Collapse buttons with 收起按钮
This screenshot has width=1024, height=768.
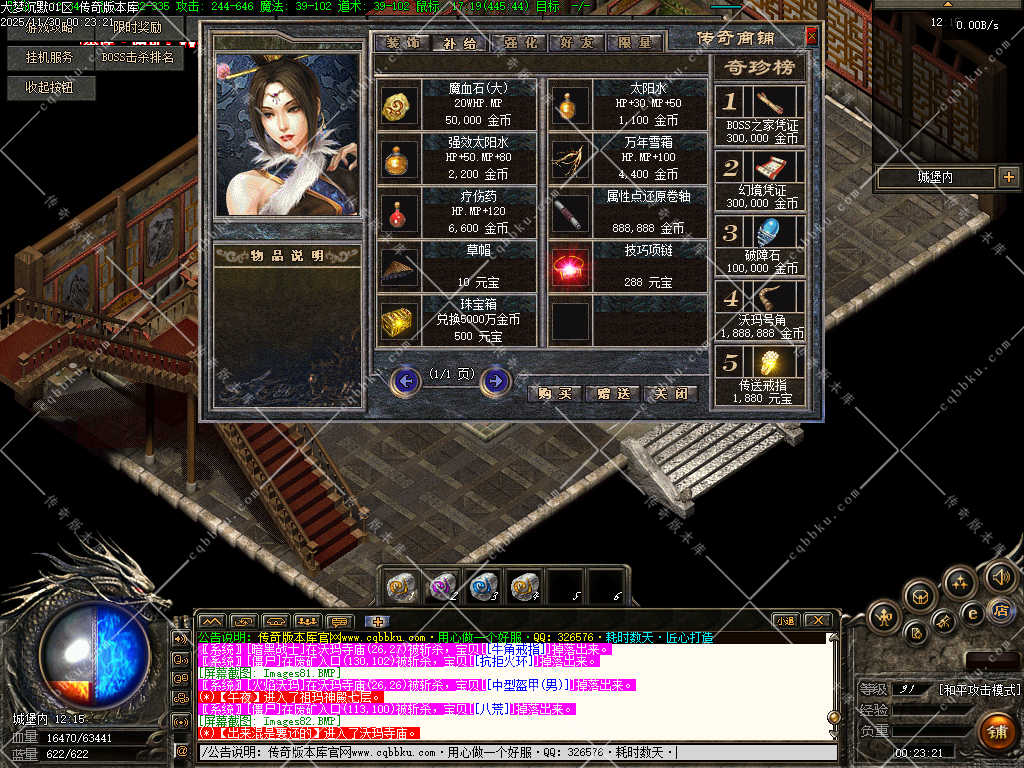coord(48,88)
